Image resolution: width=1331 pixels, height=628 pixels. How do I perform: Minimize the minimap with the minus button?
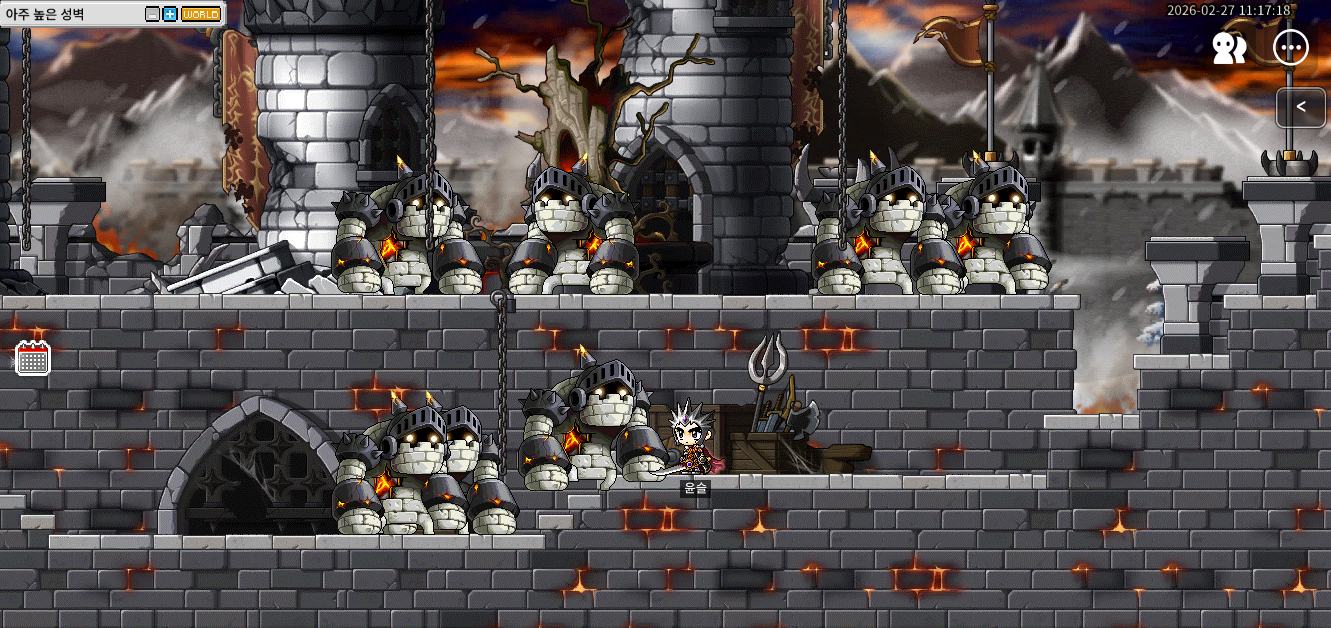tap(152, 14)
